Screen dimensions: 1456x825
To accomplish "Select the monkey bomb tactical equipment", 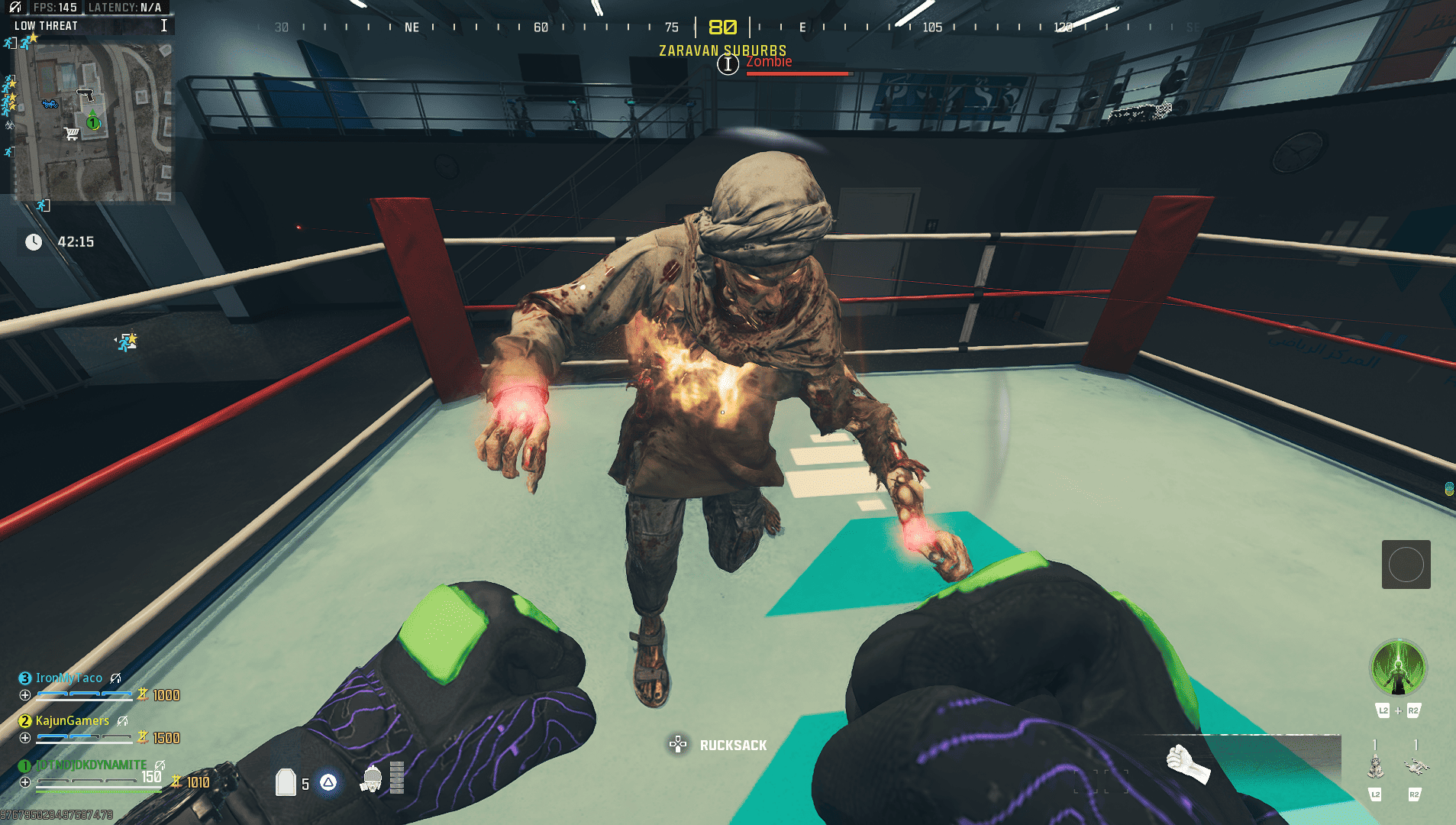I will [x=1376, y=765].
